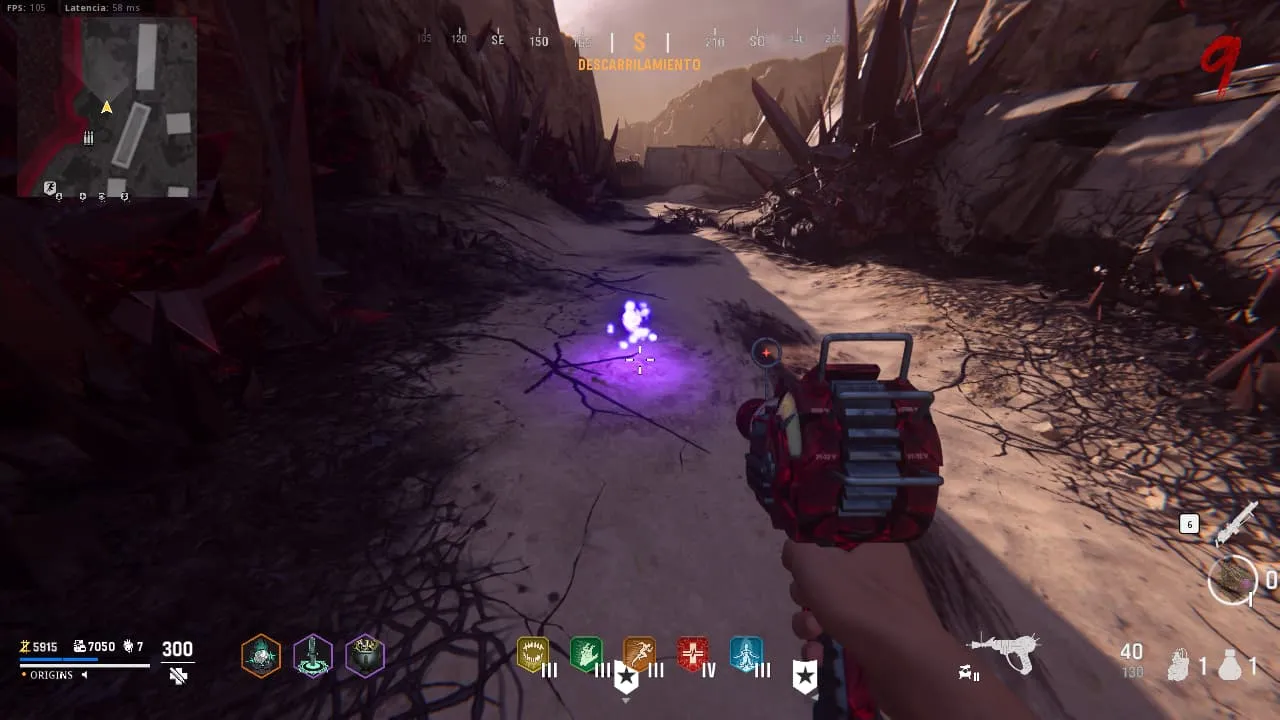Select the green hand perk icon
The width and height of the screenshot is (1280, 720).
(x=586, y=654)
